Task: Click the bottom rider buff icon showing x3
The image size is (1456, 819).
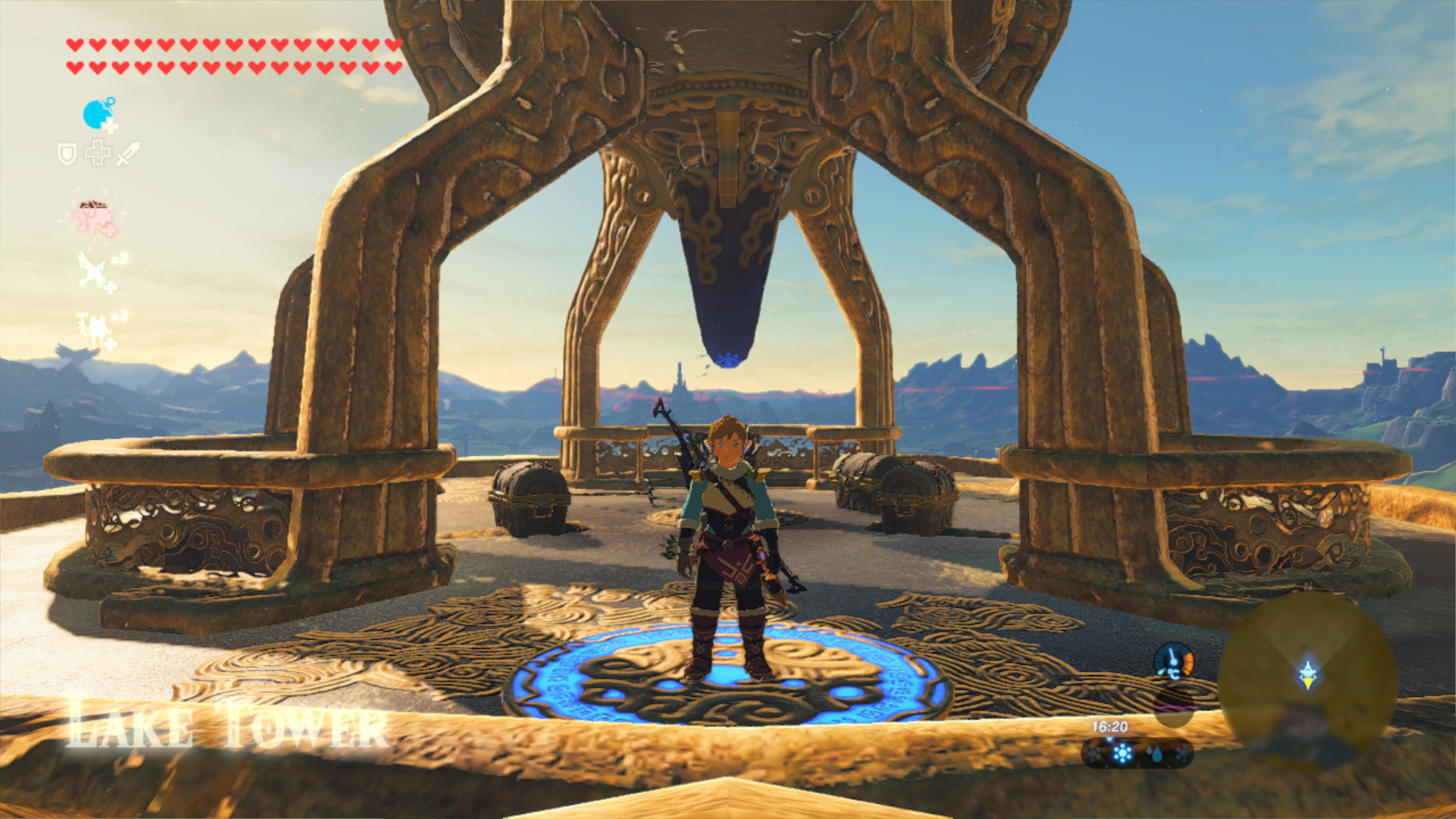Action: (x=95, y=327)
